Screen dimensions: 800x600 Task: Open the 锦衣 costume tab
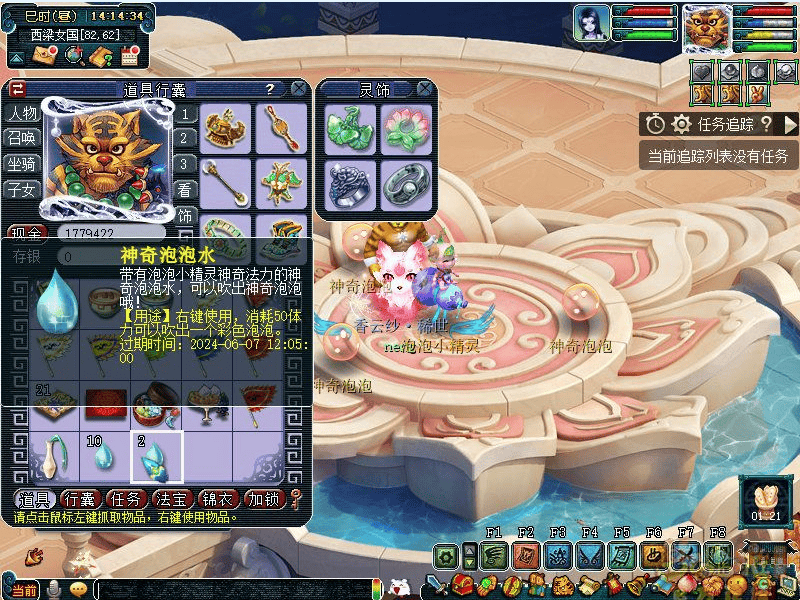(220, 498)
